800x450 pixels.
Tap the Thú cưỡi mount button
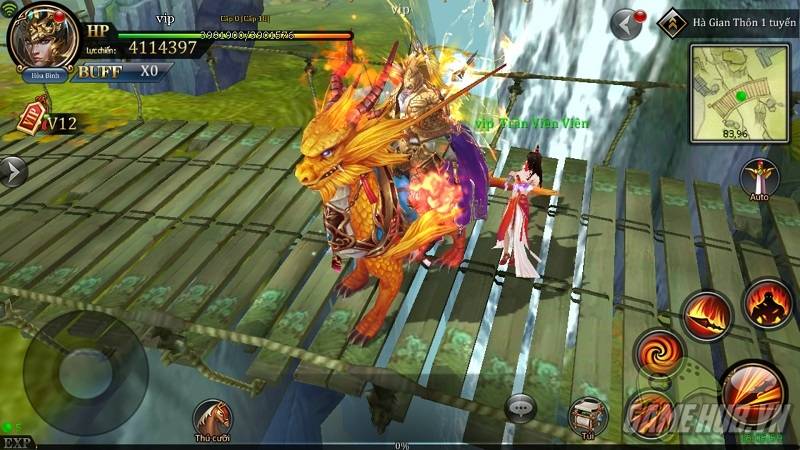pyautogui.click(x=212, y=418)
